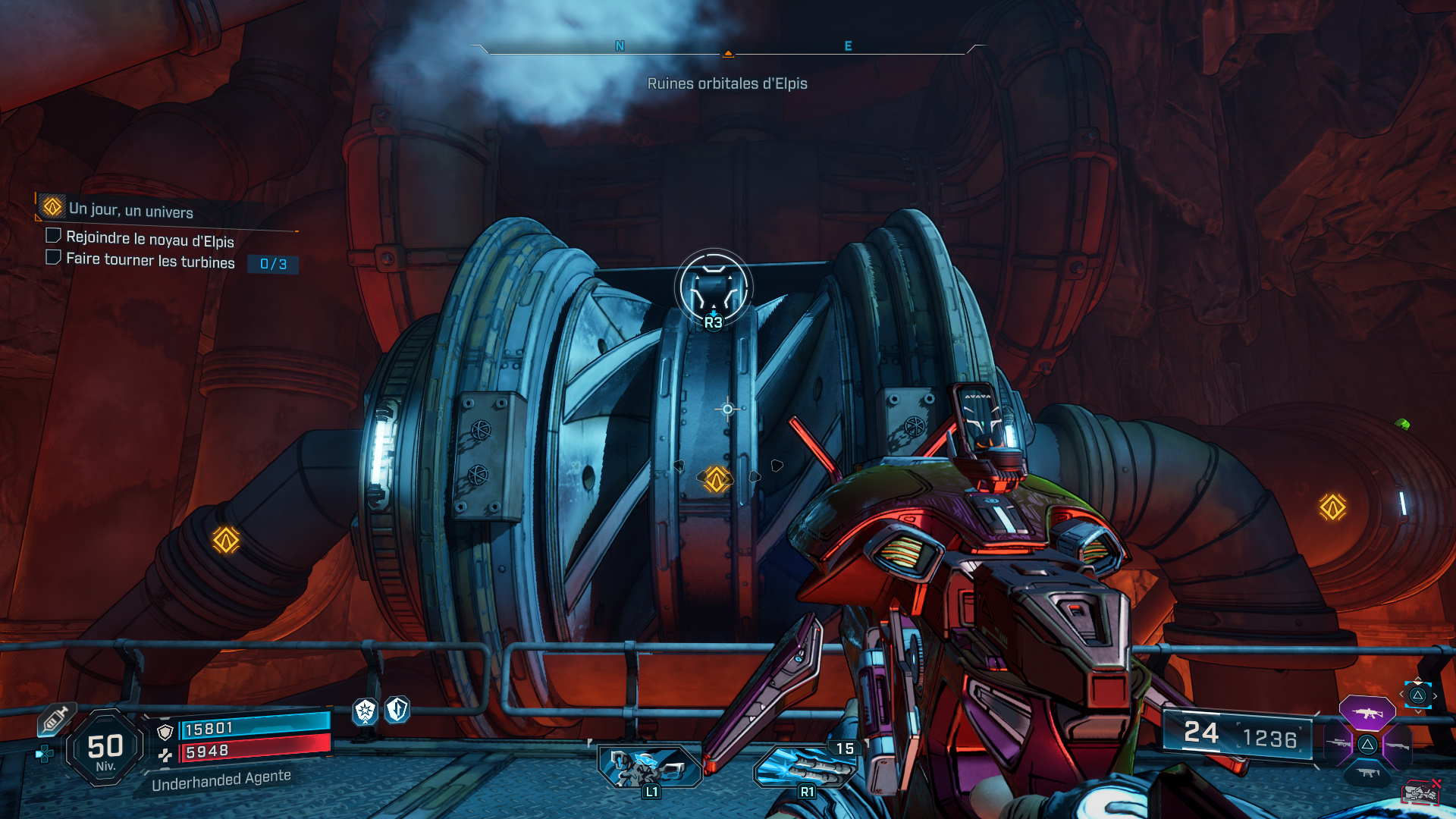Click the down chevron below the weapon wheel
This screenshot has width=1456, height=819.
[1419, 711]
